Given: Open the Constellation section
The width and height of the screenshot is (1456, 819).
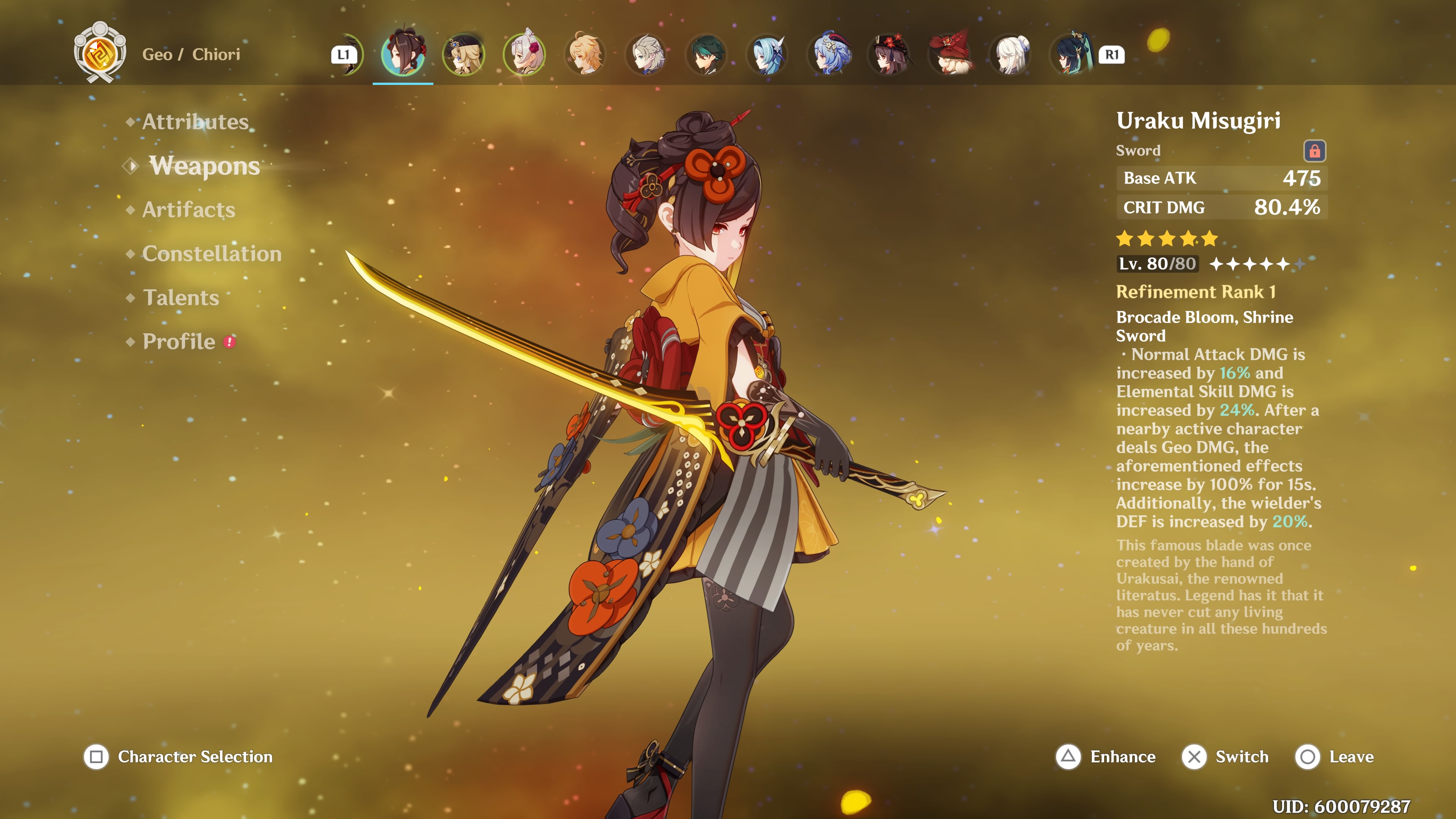Looking at the screenshot, I should pos(212,254).
